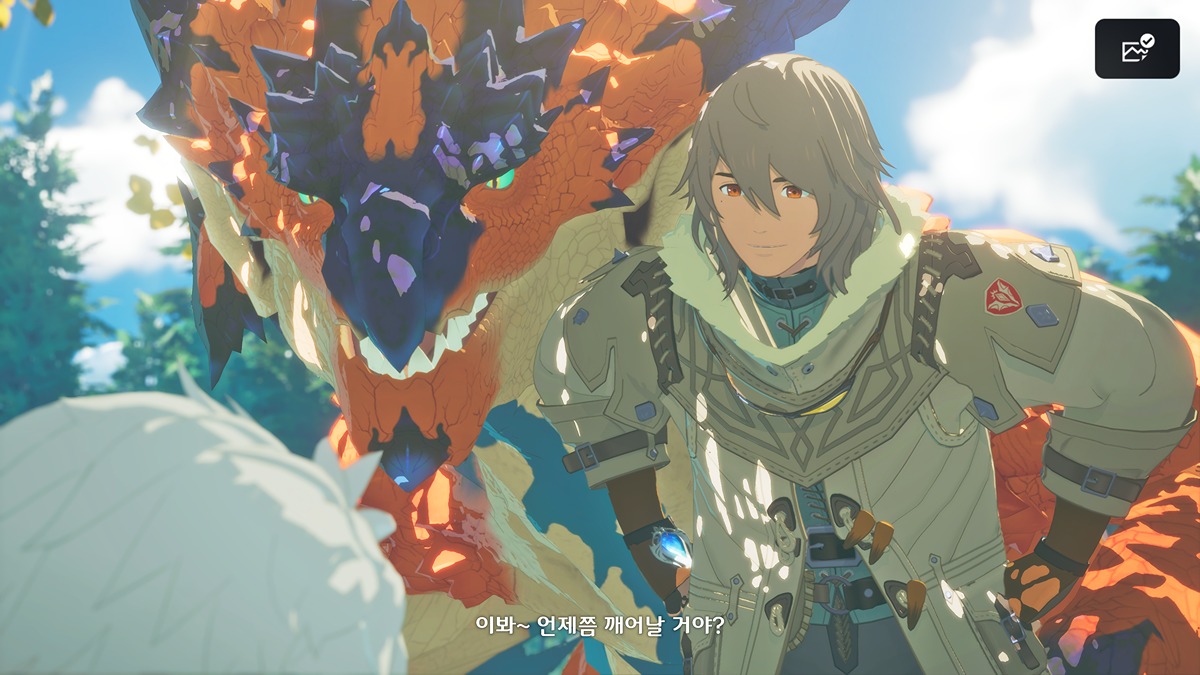1200x675 pixels.
Task: Click the picture-with-checkmark icon button
Action: point(1137,49)
